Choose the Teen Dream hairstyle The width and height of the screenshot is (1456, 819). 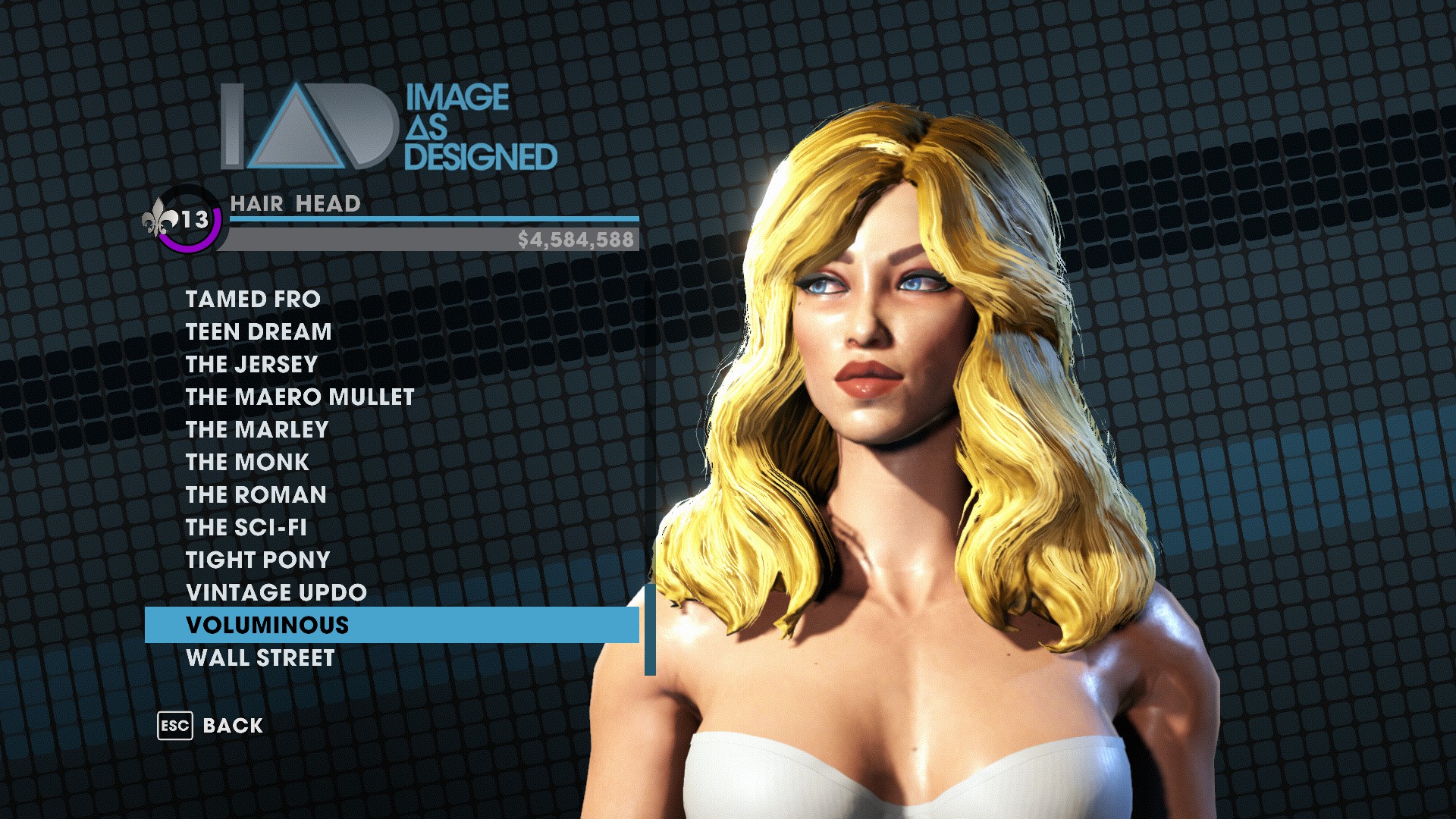pyautogui.click(x=259, y=332)
